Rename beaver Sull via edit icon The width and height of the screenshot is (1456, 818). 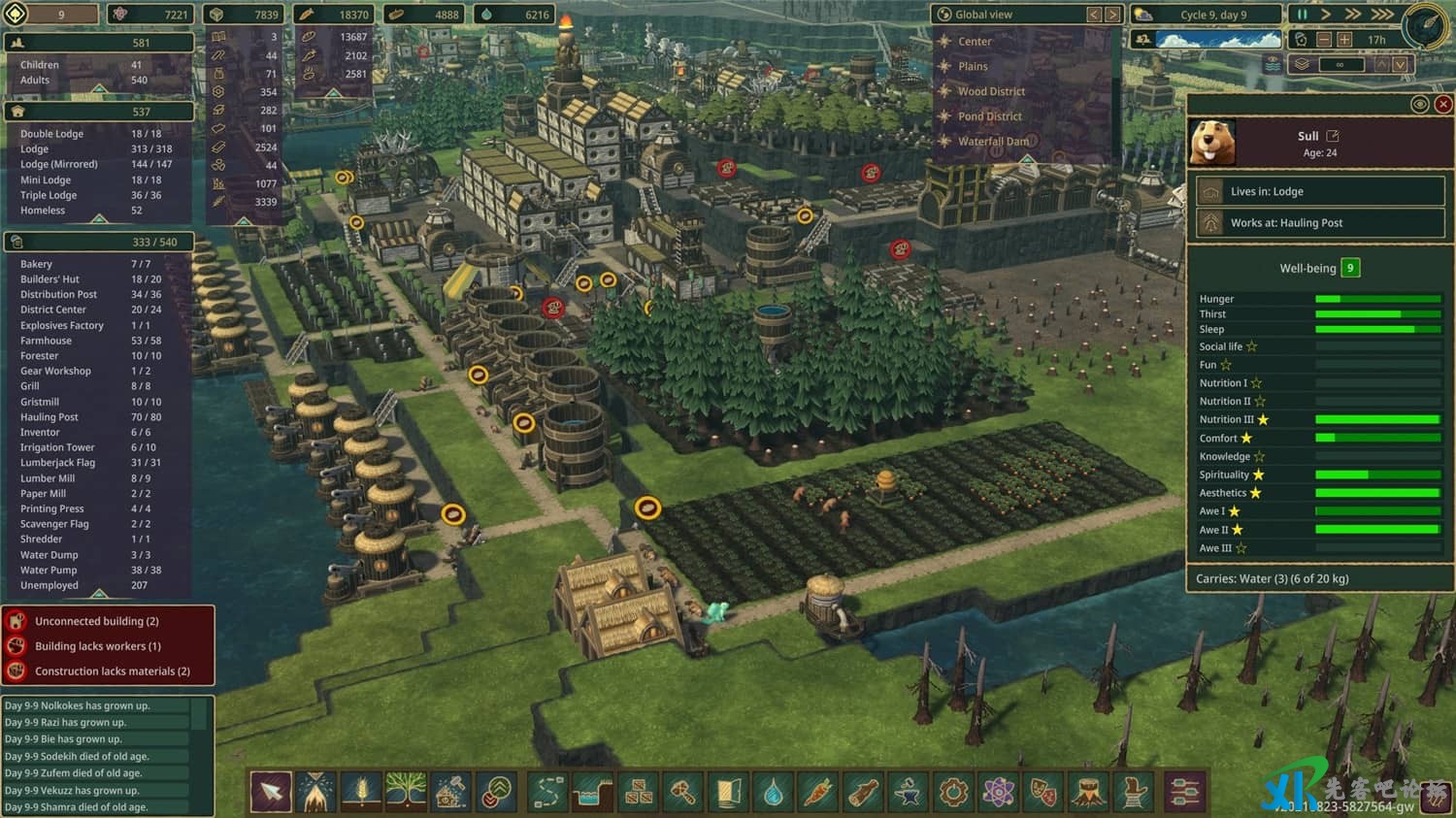(1333, 136)
